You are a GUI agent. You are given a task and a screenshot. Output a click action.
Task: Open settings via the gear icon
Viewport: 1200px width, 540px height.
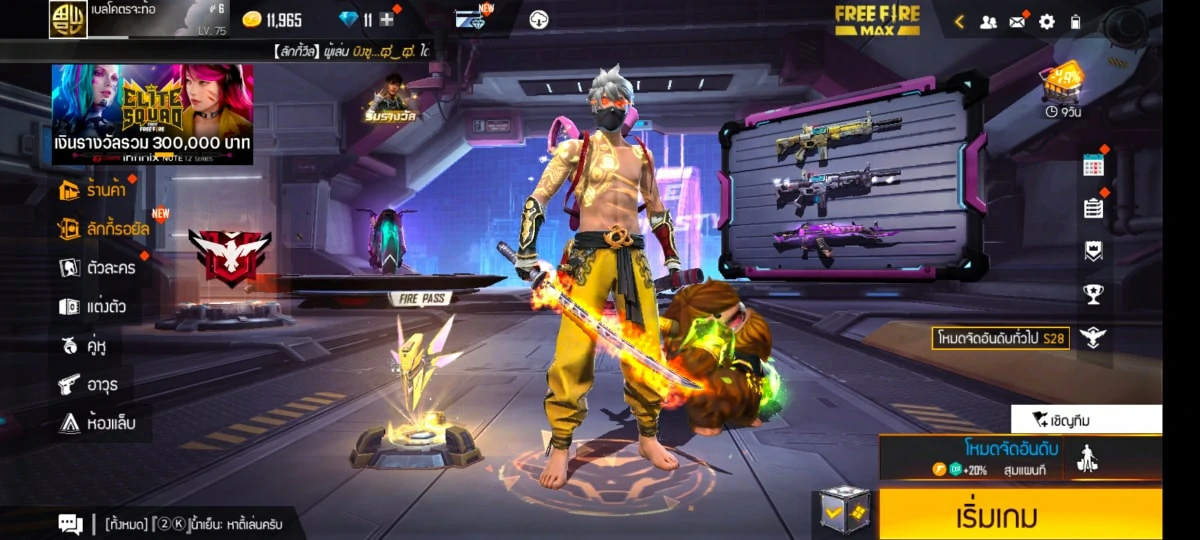tap(1046, 21)
